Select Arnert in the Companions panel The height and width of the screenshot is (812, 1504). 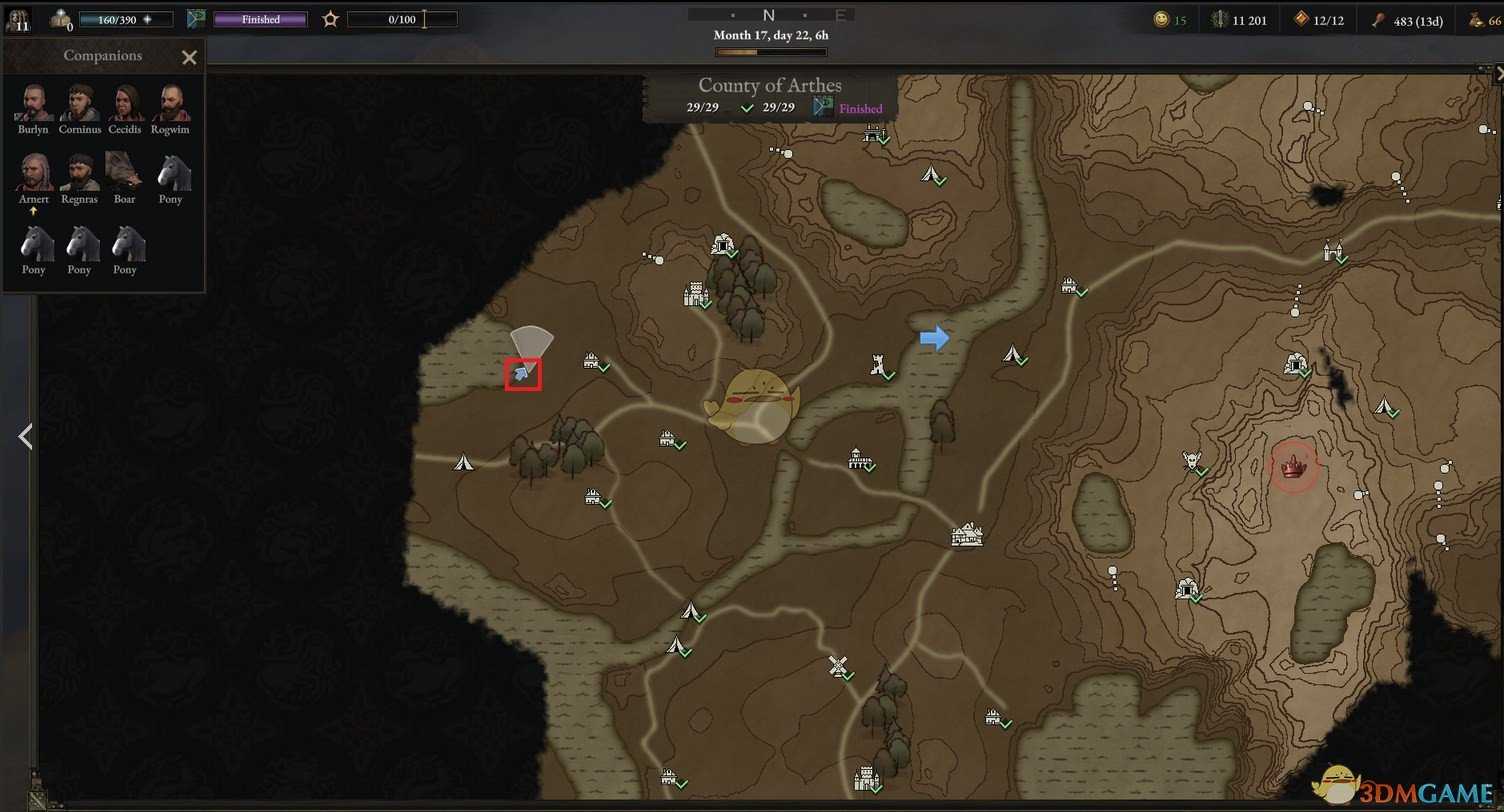[x=33, y=172]
